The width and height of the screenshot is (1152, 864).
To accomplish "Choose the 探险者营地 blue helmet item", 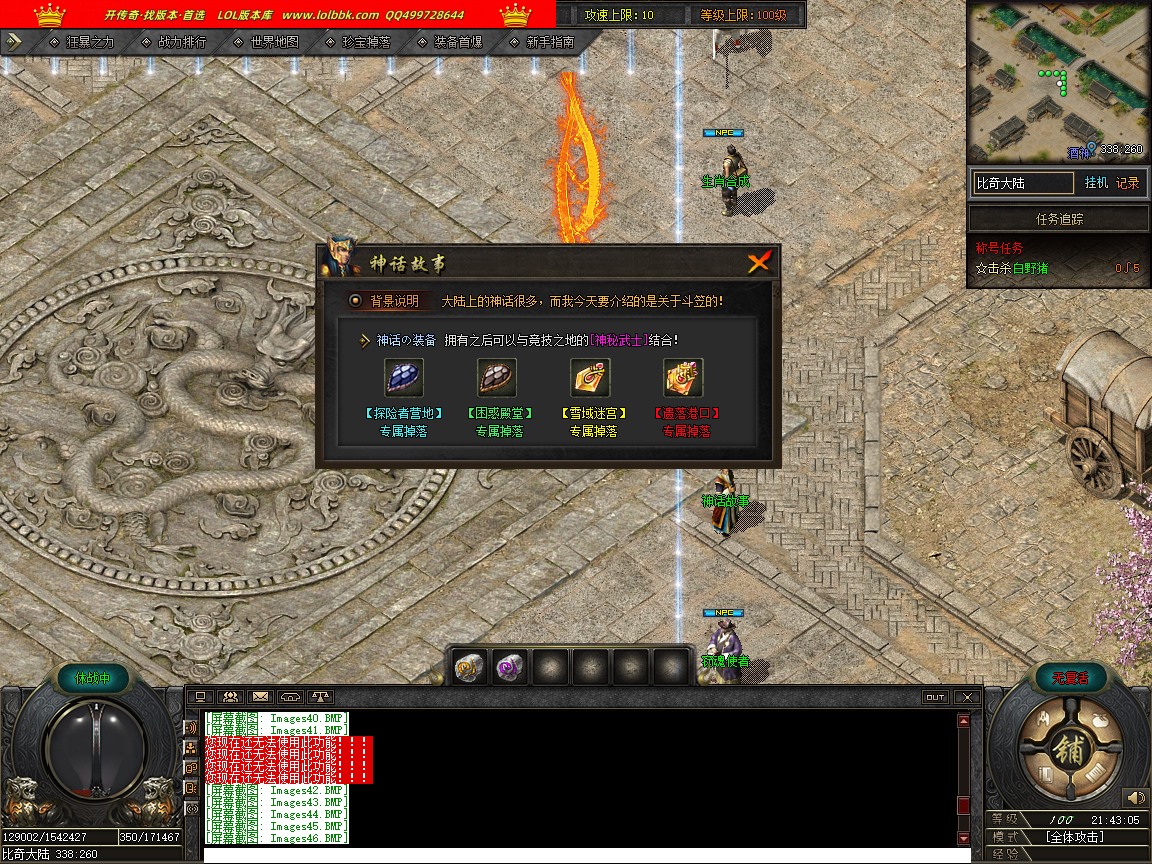I will (x=404, y=379).
